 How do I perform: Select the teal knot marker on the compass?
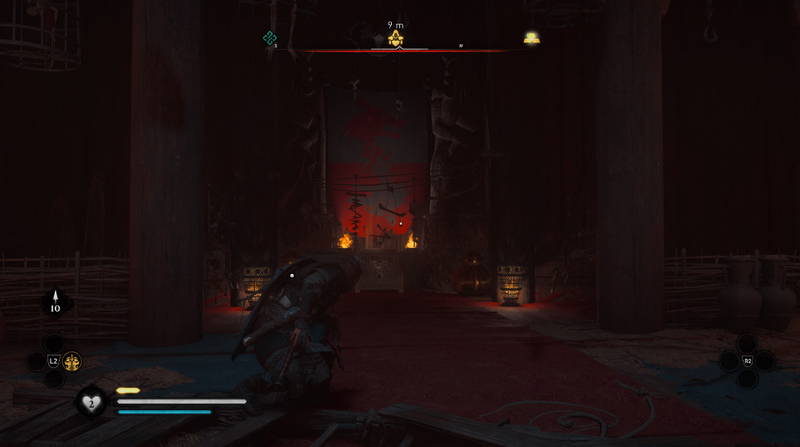coord(269,38)
